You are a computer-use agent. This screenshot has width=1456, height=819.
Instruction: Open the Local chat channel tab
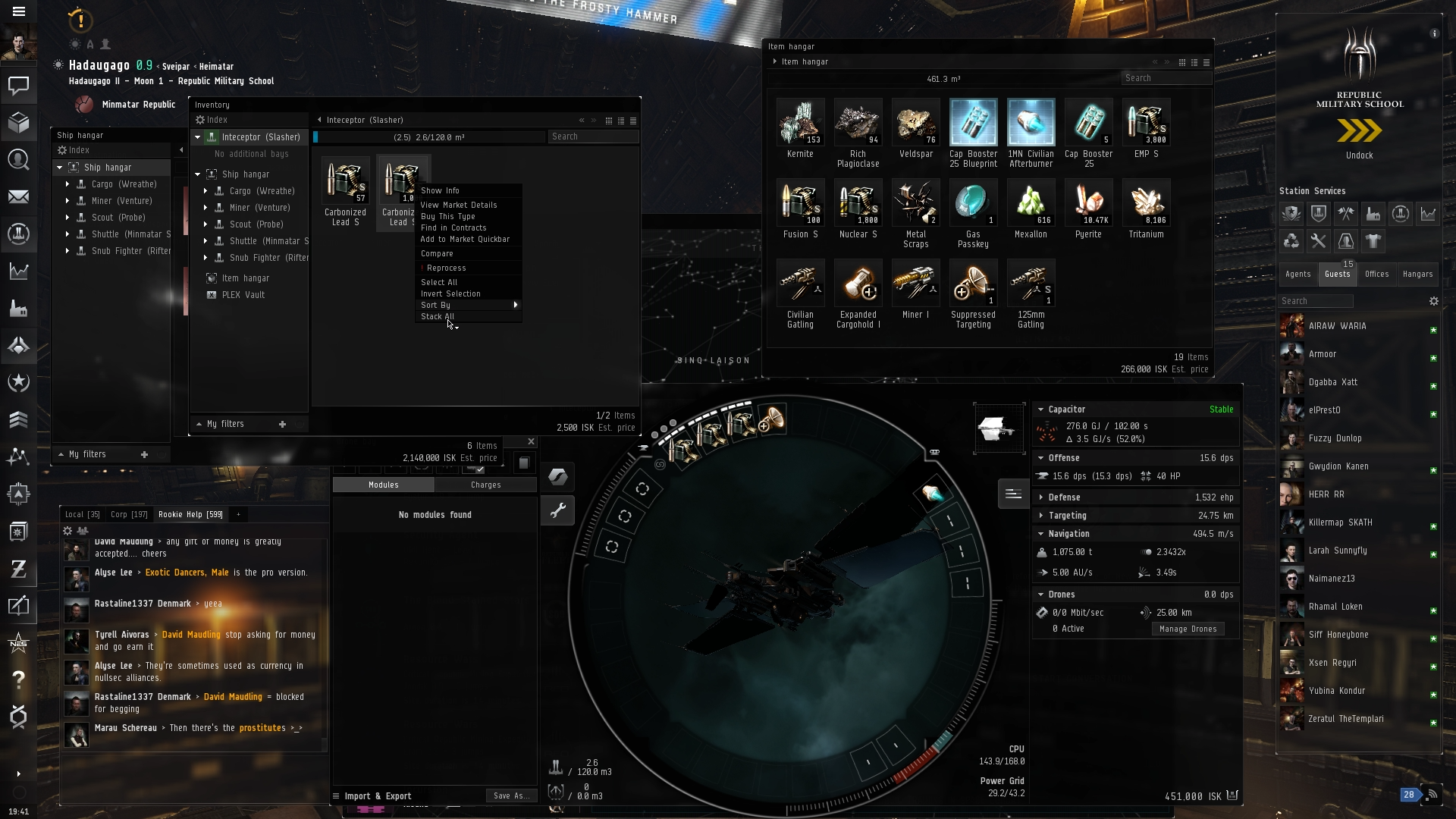coord(82,514)
